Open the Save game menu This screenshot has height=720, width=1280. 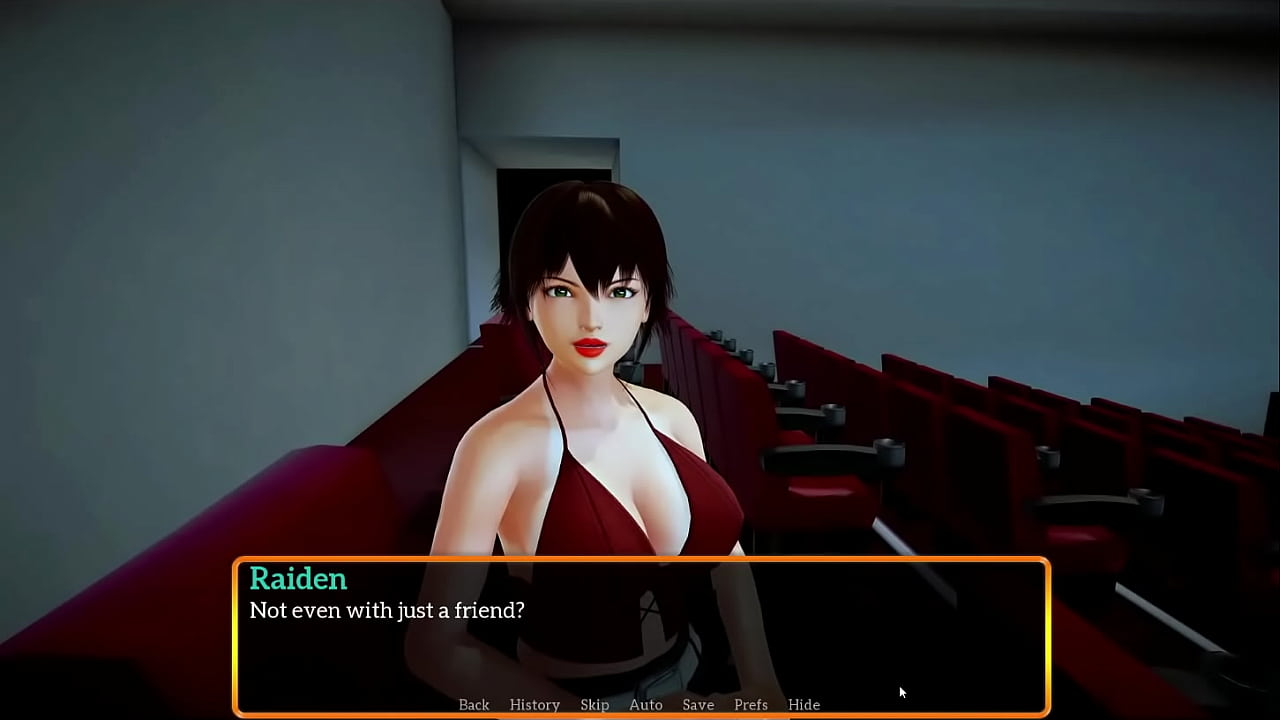pyautogui.click(x=698, y=705)
